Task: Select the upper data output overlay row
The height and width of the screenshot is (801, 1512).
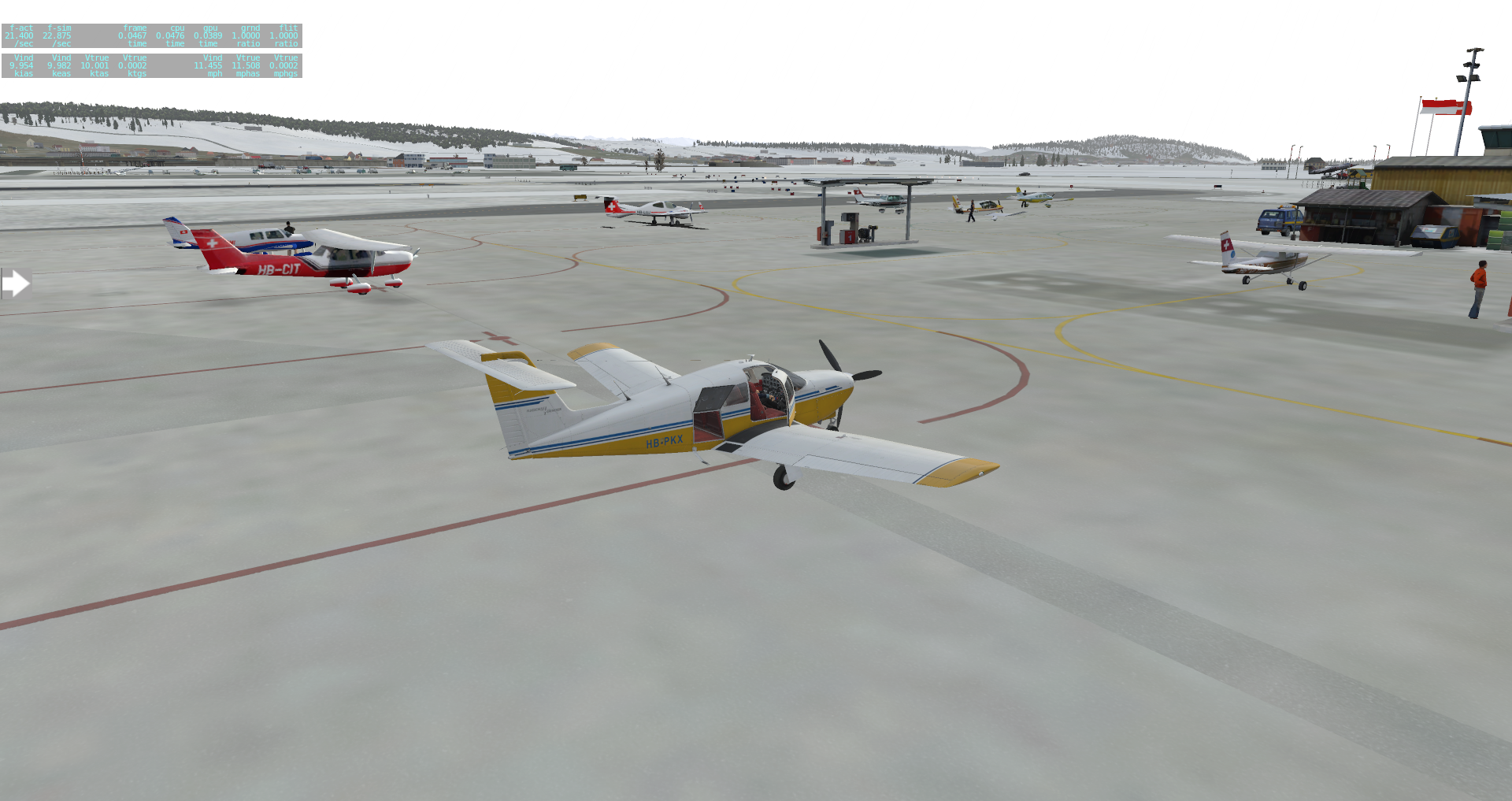Action: (x=154, y=35)
